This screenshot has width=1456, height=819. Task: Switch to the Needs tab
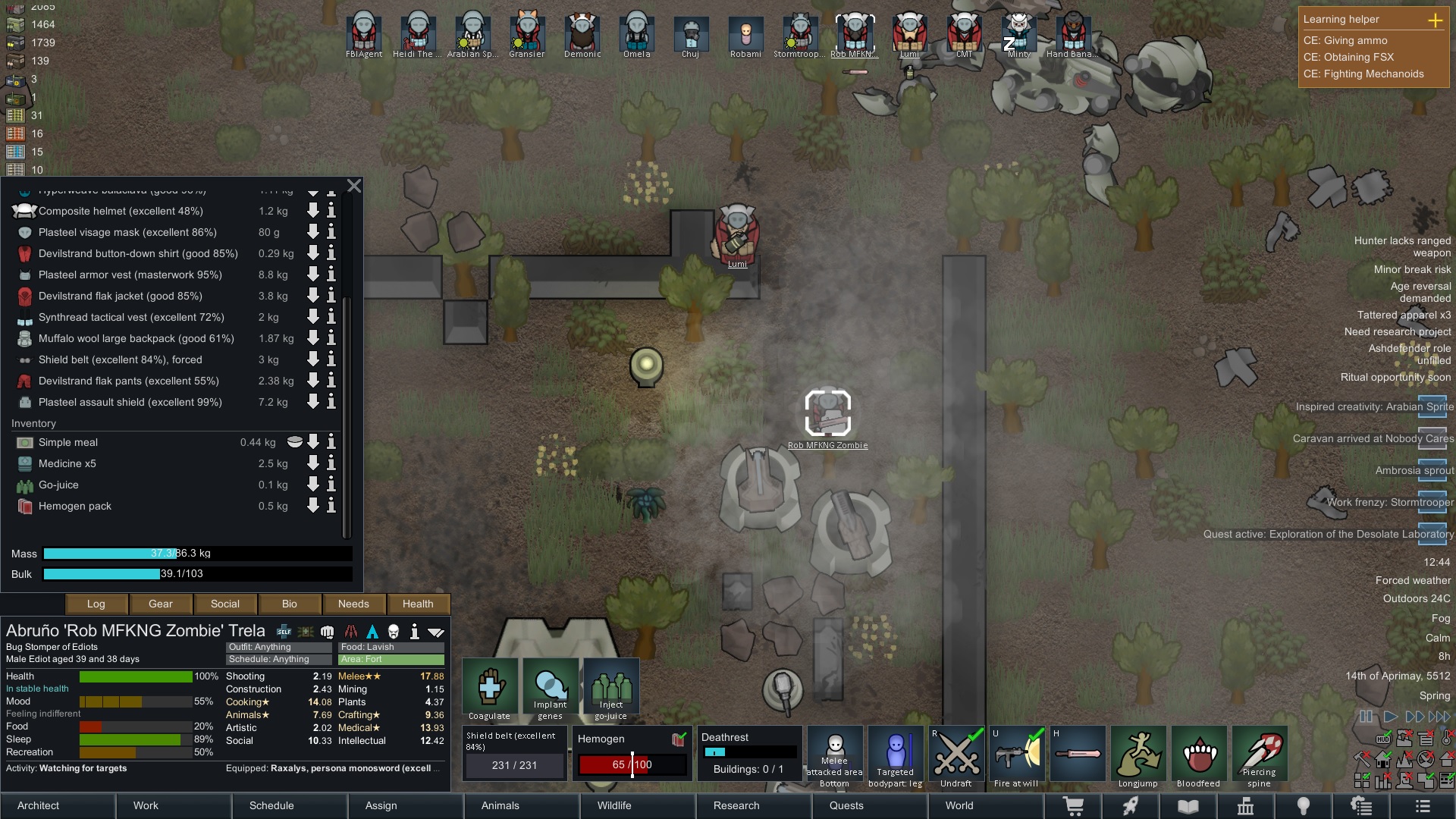coord(353,604)
